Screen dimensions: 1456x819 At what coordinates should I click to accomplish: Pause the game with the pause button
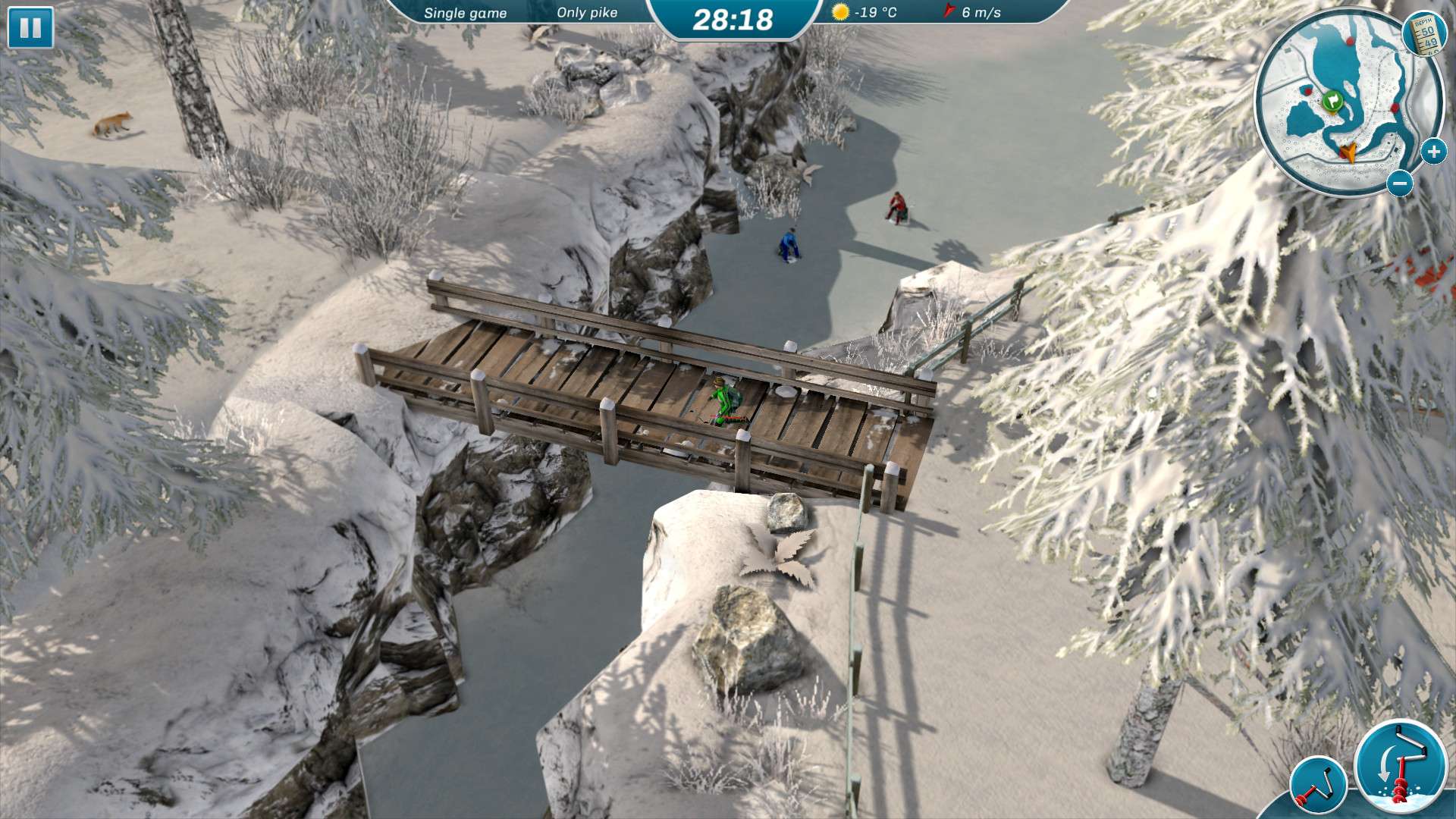pyautogui.click(x=30, y=28)
